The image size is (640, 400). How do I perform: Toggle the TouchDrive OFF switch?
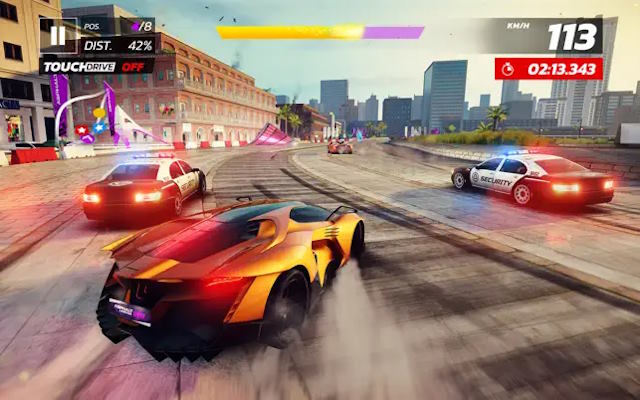(x=97, y=66)
